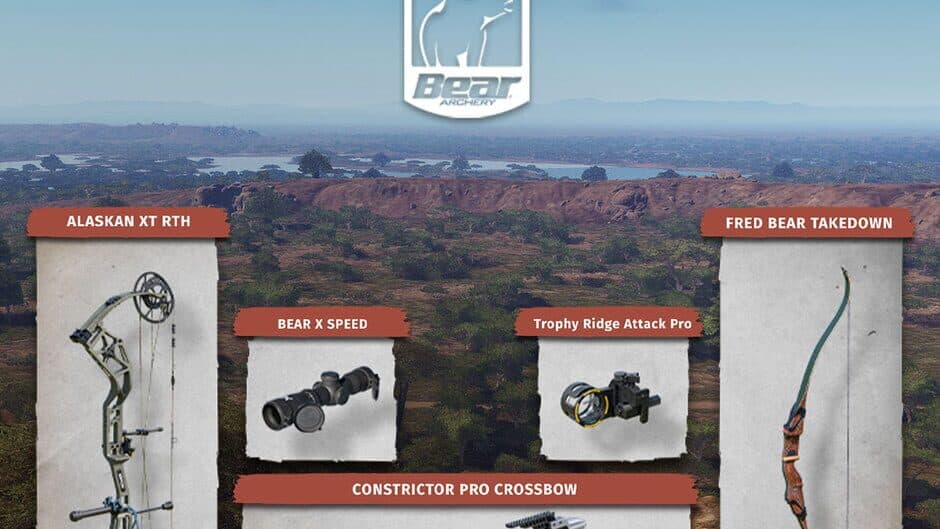Click the Bear Archery logo badge

click(x=466, y=60)
